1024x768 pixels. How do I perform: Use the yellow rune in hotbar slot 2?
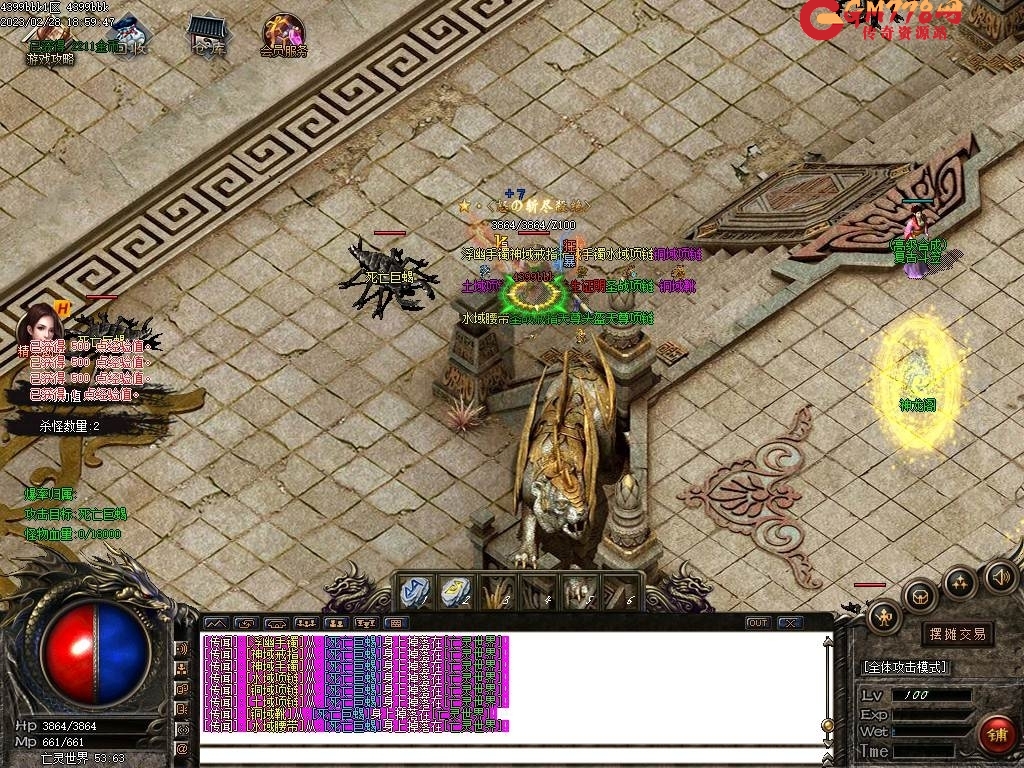(455, 590)
